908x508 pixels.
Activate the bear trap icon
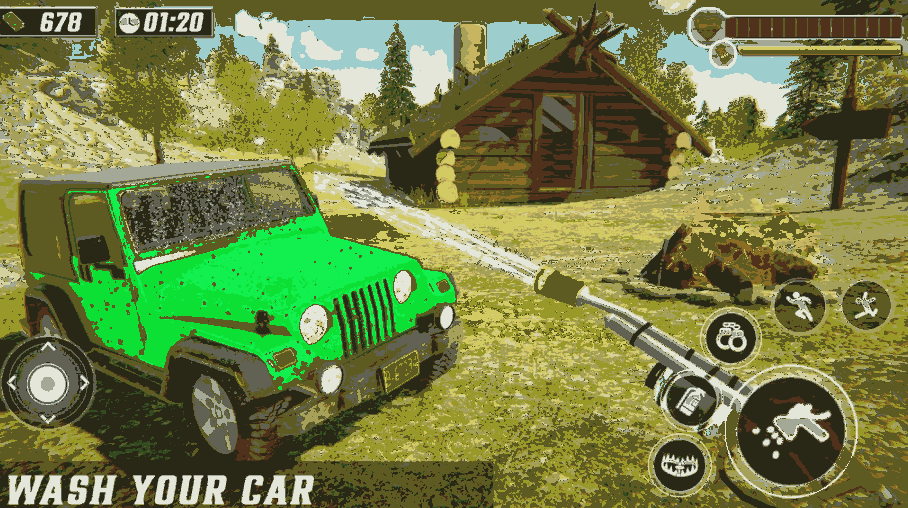tap(679, 464)
